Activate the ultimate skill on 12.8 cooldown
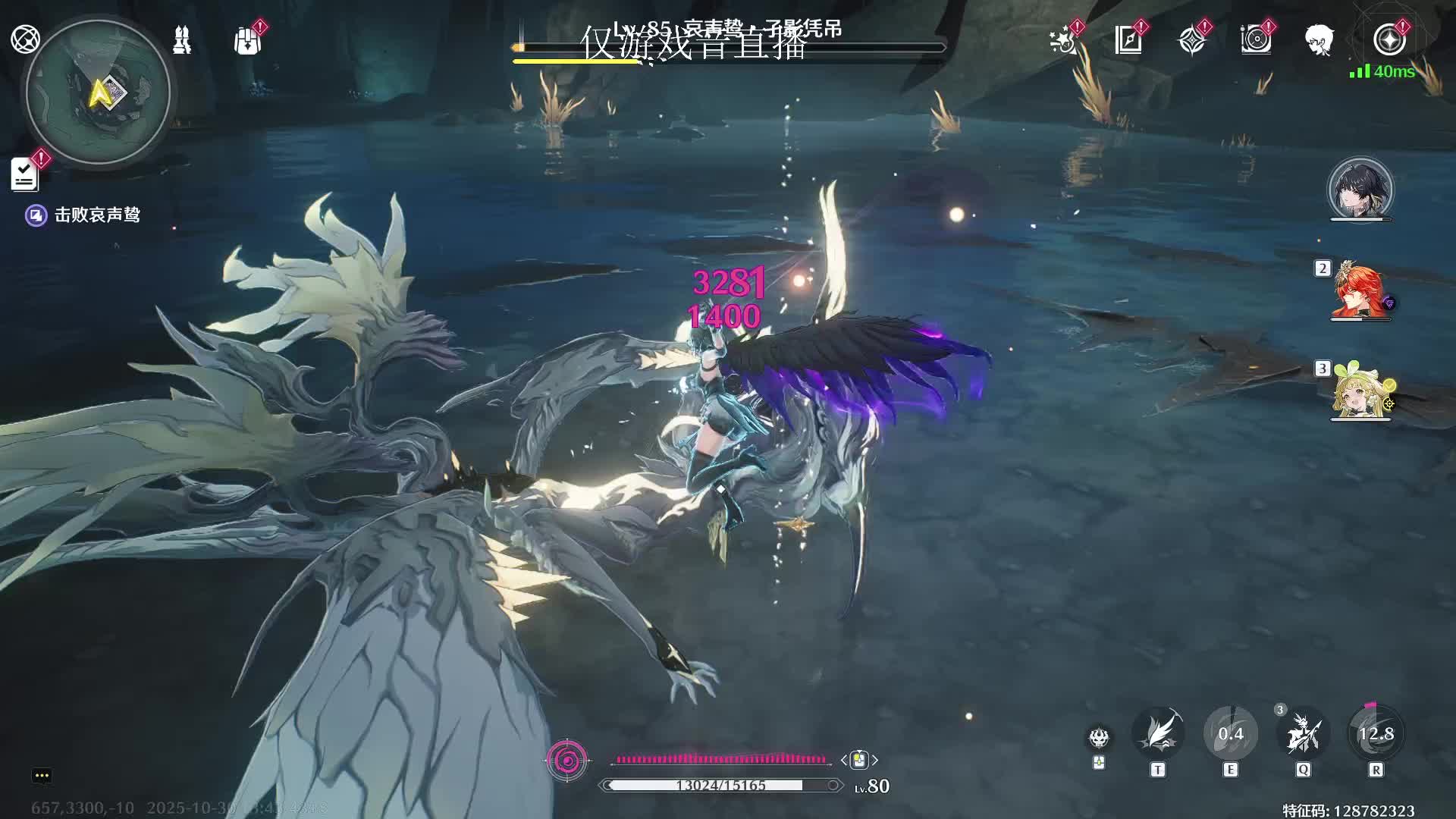 [x=1376, y=734]
